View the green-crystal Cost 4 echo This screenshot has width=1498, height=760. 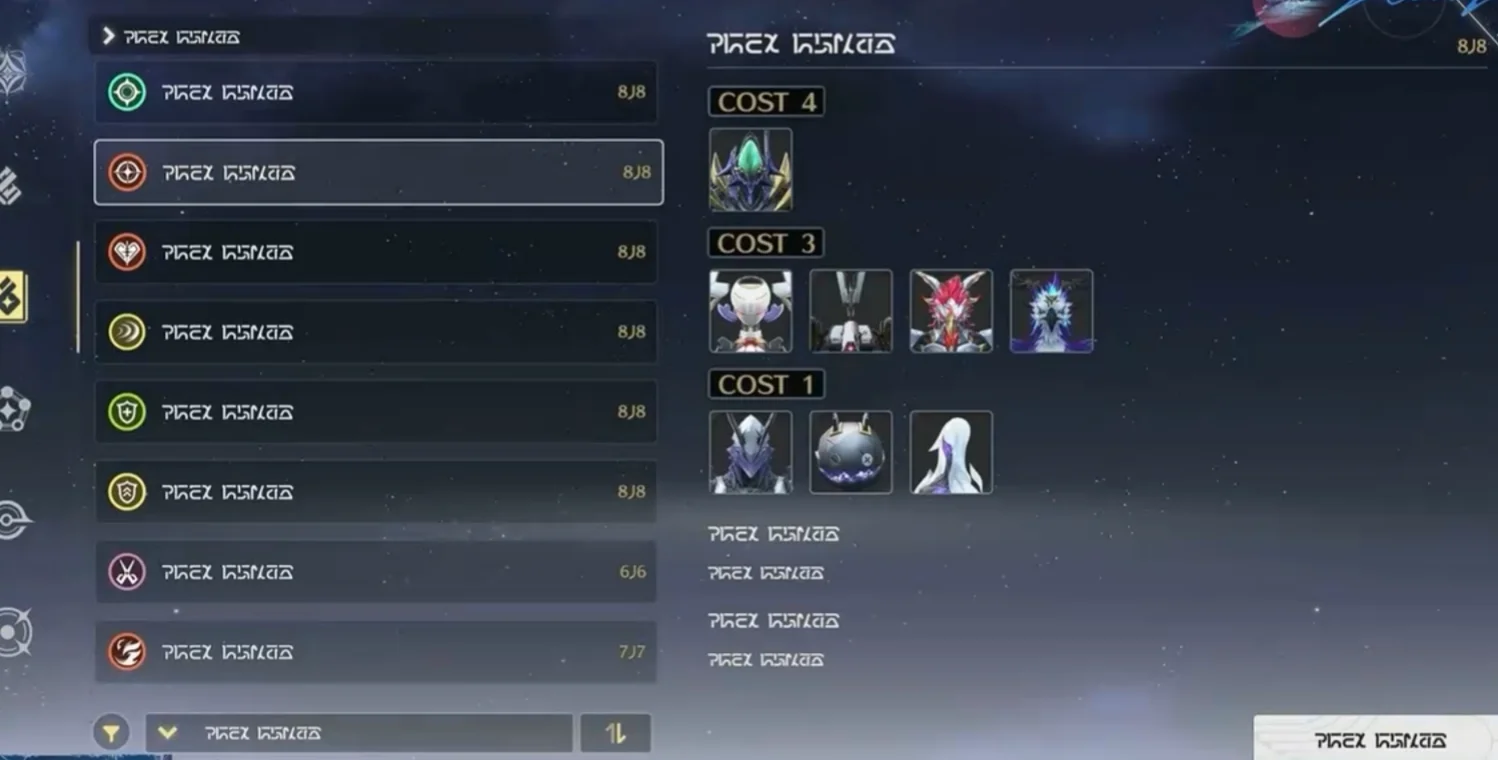tap(750, 170)
